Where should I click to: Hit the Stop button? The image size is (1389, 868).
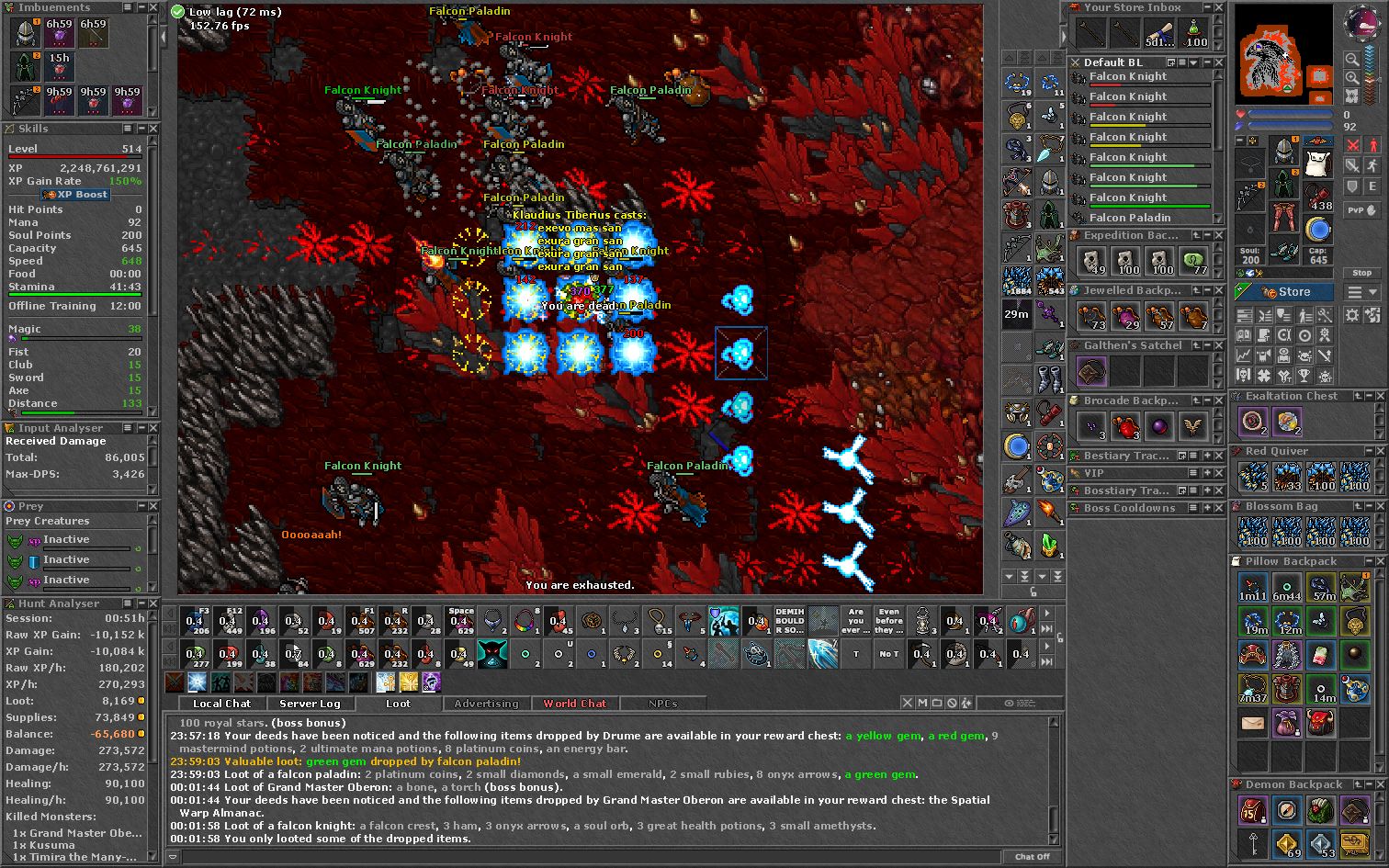point(1361,273)
